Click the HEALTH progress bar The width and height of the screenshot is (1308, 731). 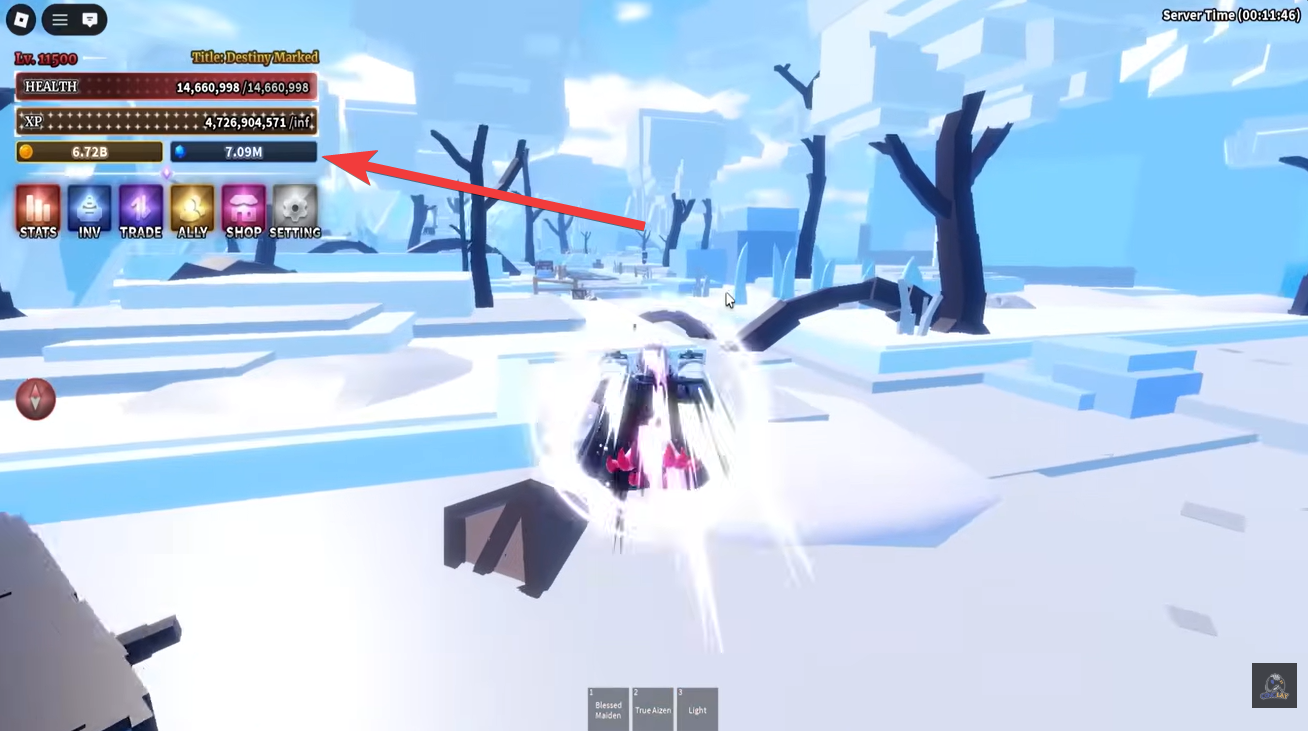tap(165, 87)
